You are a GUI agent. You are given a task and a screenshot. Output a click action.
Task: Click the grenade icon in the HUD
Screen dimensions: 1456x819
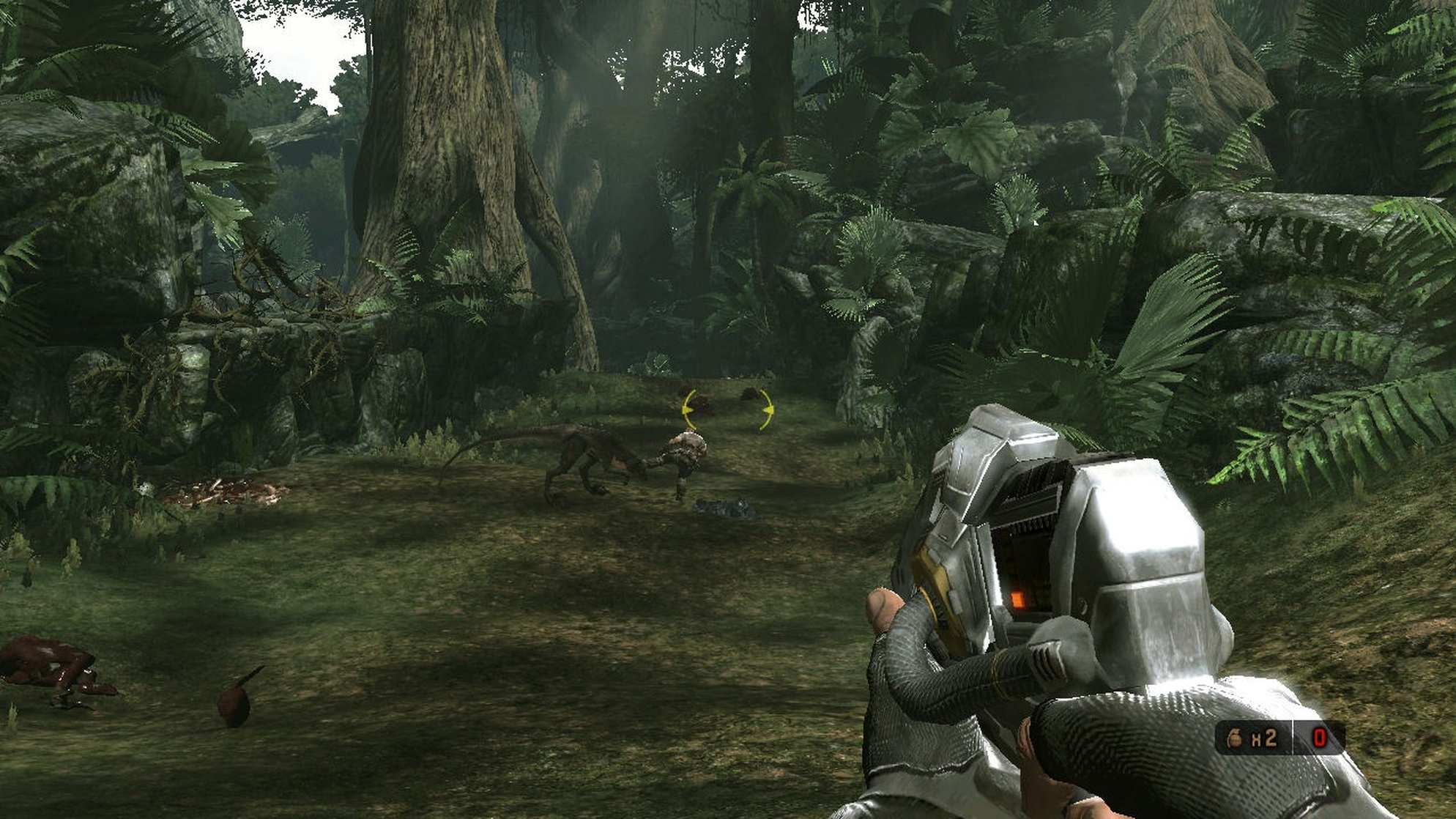click(x=1235, y=738)
